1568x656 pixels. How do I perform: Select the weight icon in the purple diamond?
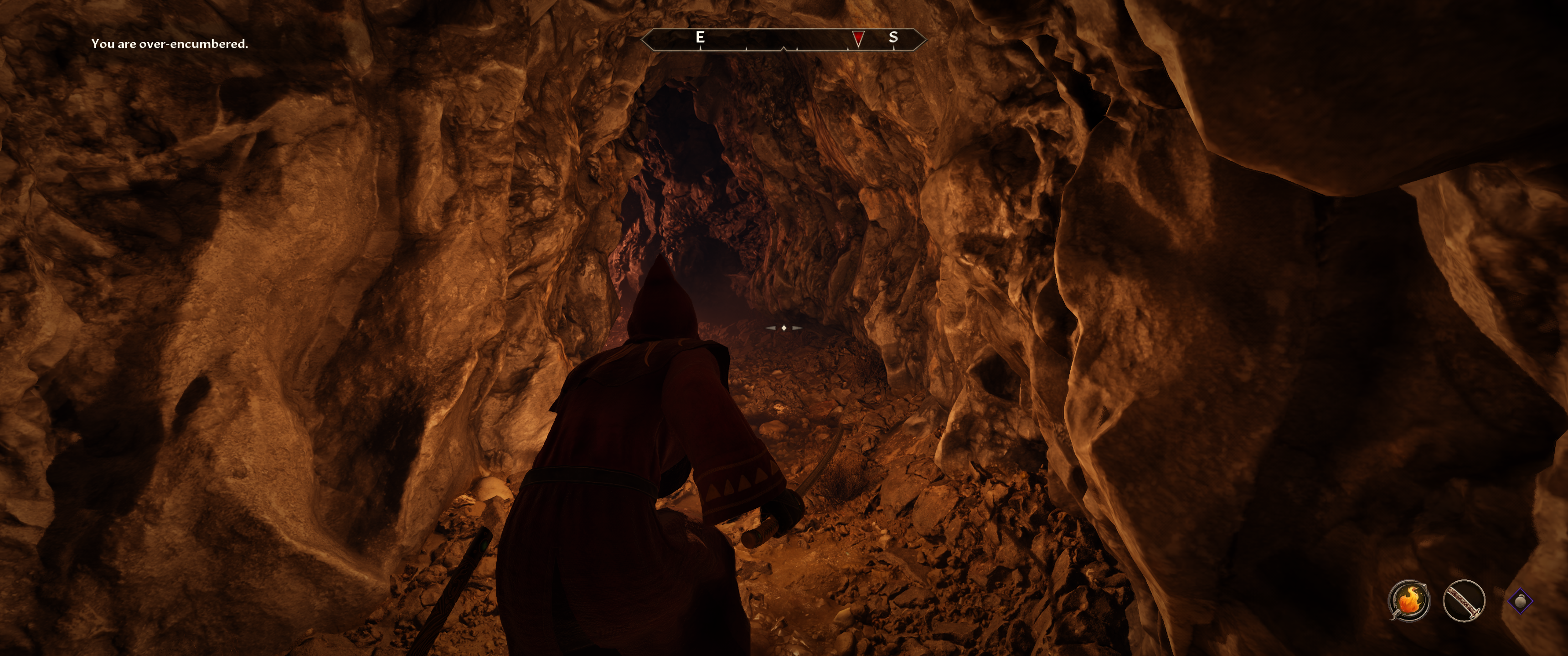coord(1520,601)
